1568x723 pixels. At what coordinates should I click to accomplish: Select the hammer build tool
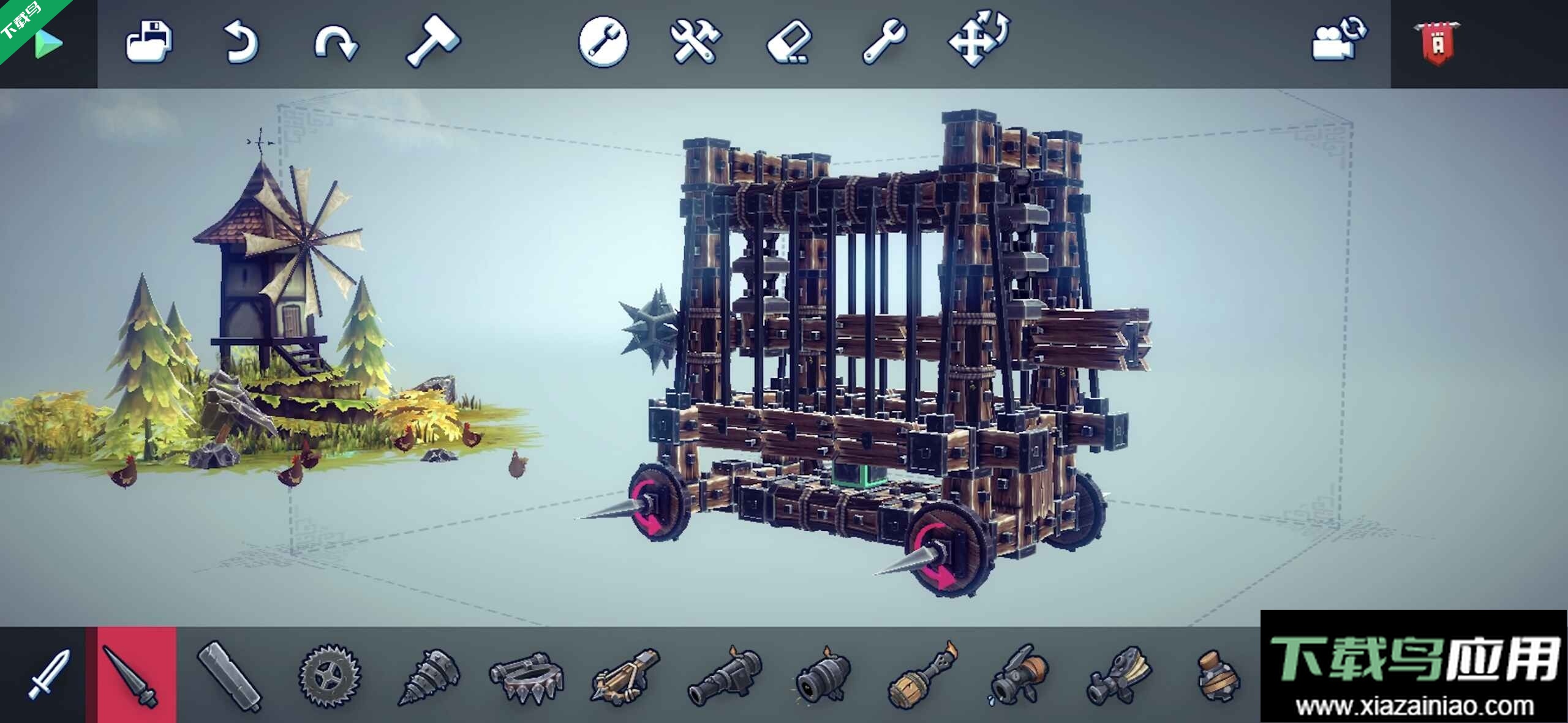pyautogui.click(x=433, y=40)
